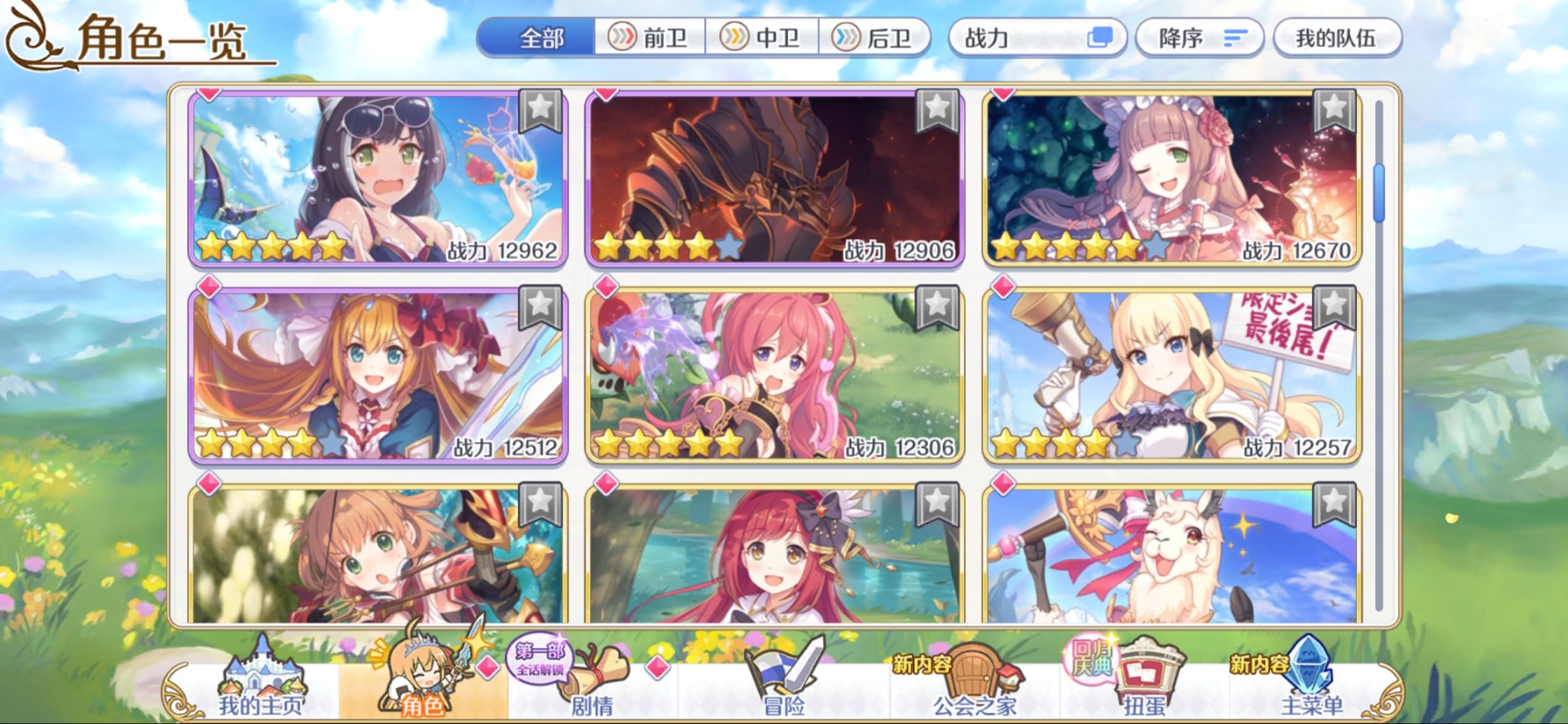
Task: Toggle 降序 descending sort order
Action: click(1200, 37)
